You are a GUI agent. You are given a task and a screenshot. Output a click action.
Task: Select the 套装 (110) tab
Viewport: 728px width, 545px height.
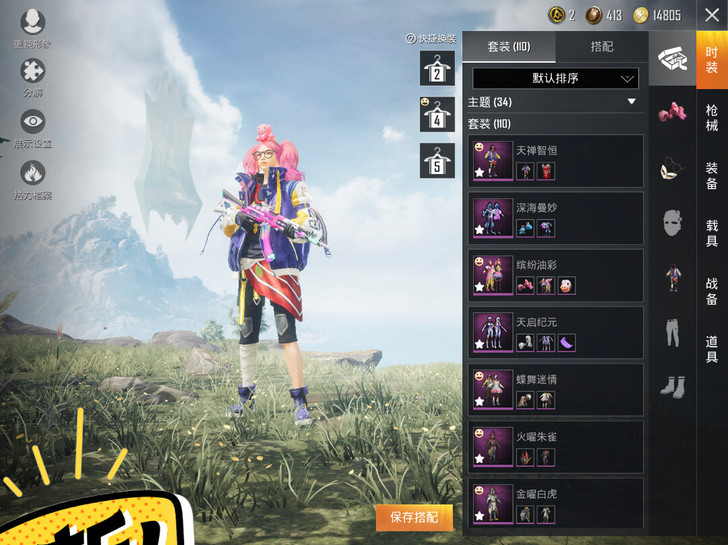pos(508,47)
